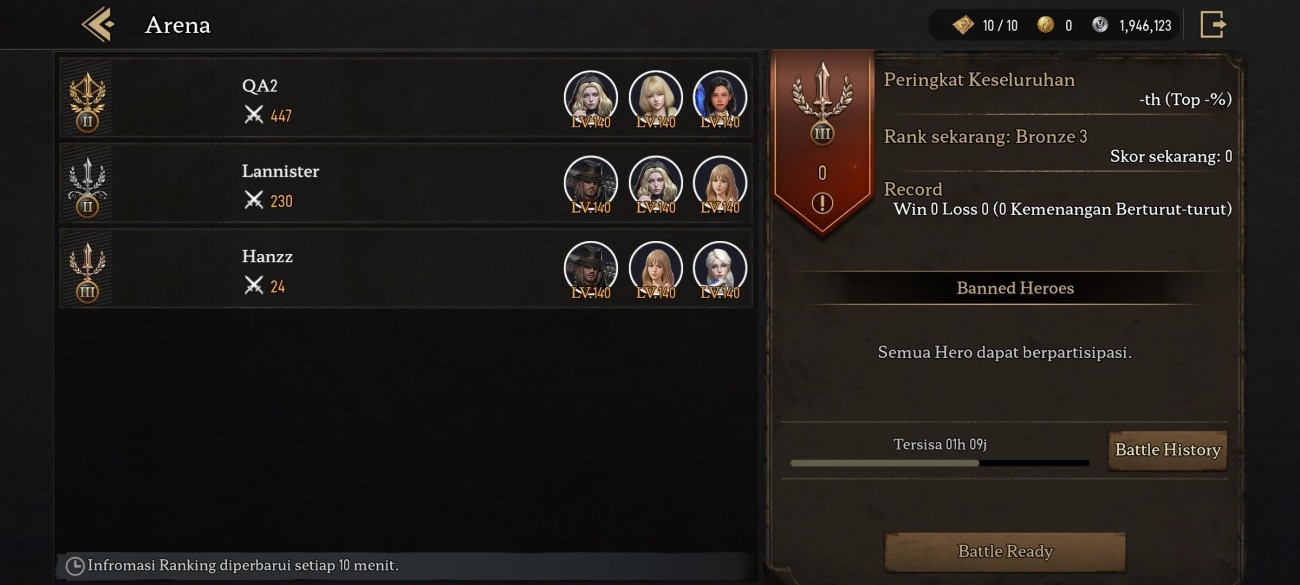Go back using the Arena back arrow
This screenshot has width=1300, height=585.
(x=98, y=24)
